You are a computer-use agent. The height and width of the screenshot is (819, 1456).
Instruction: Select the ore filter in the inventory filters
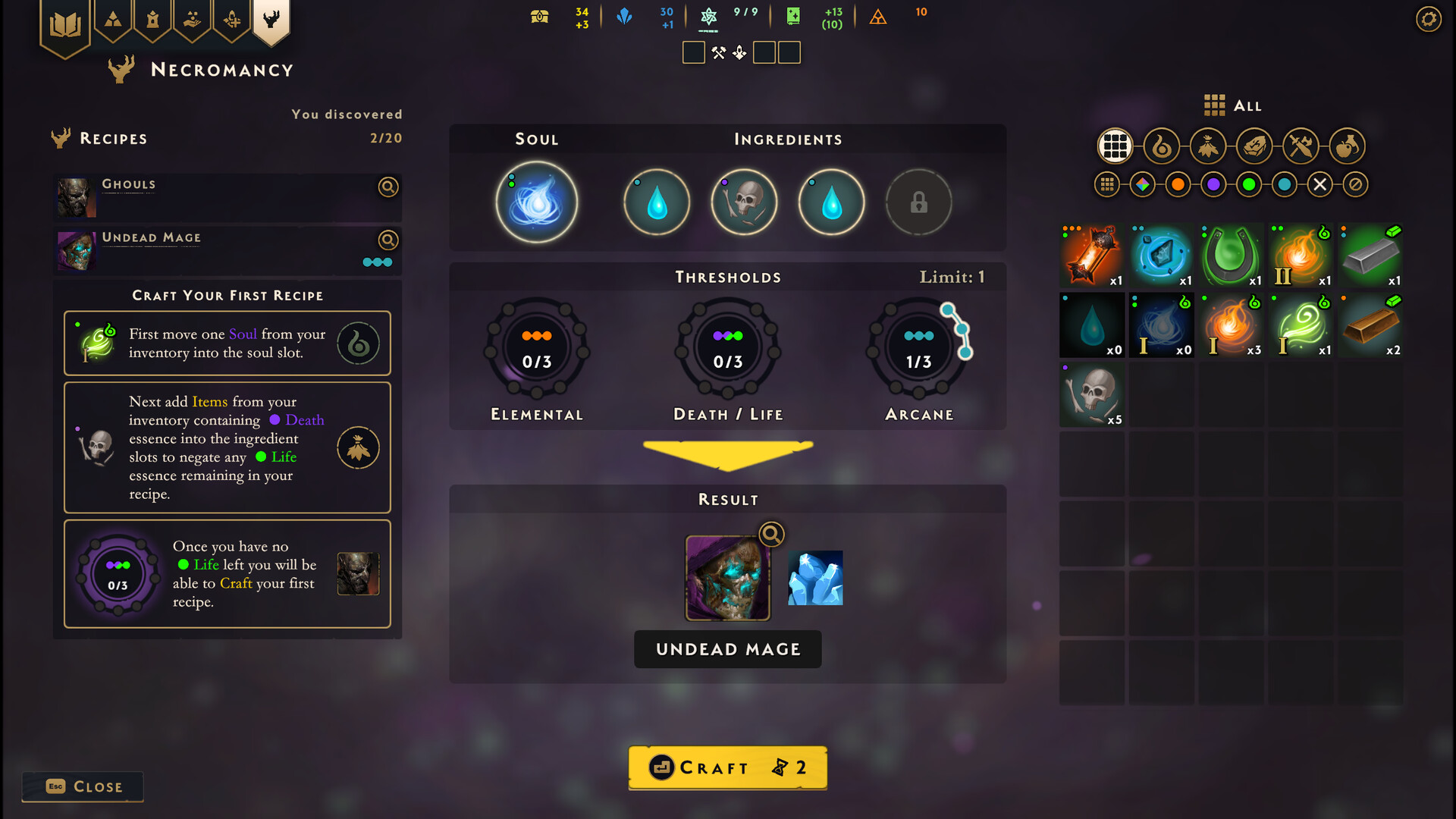coord(1254,146)
